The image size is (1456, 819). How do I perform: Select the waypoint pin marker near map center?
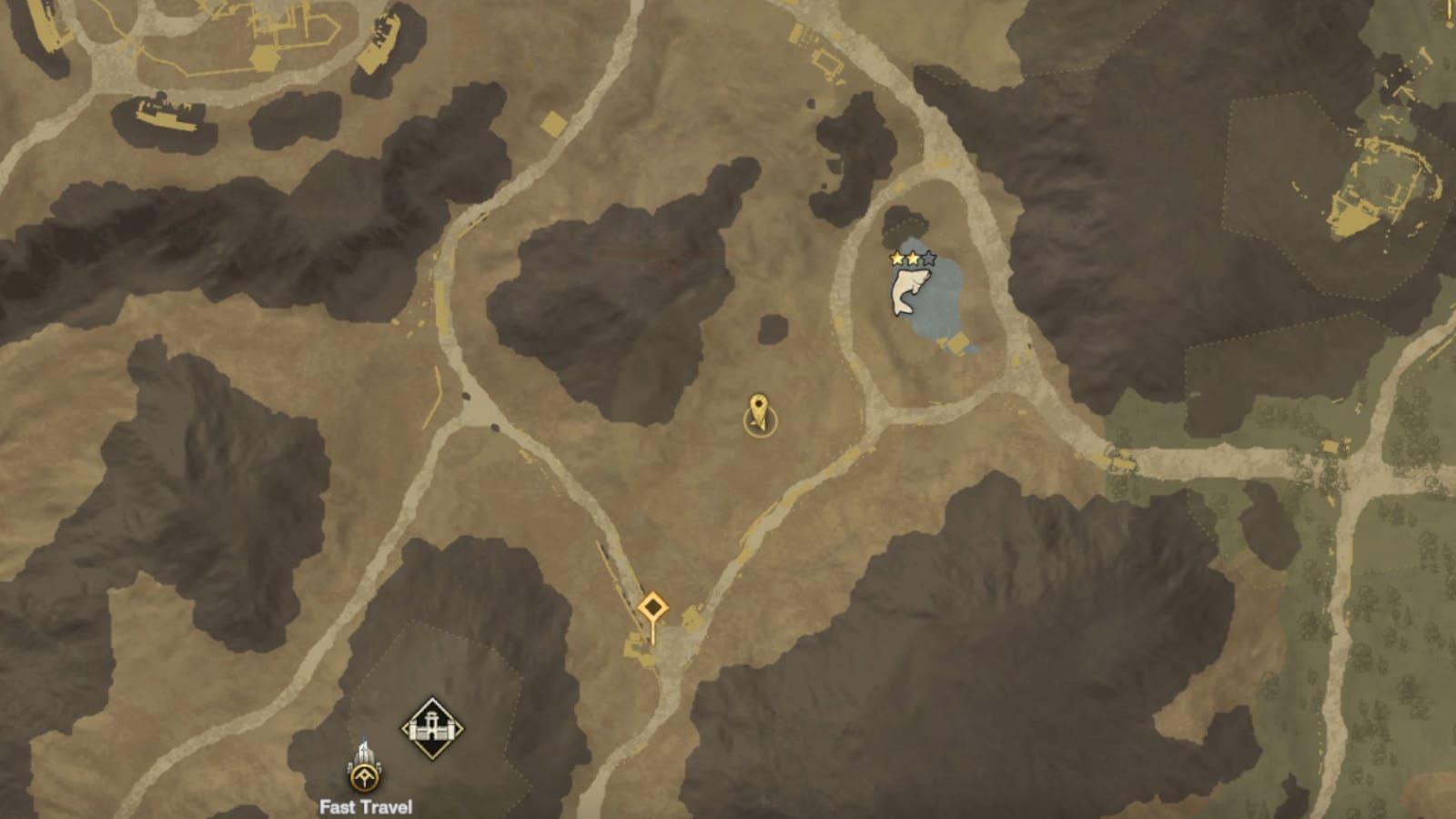[758, 412]
